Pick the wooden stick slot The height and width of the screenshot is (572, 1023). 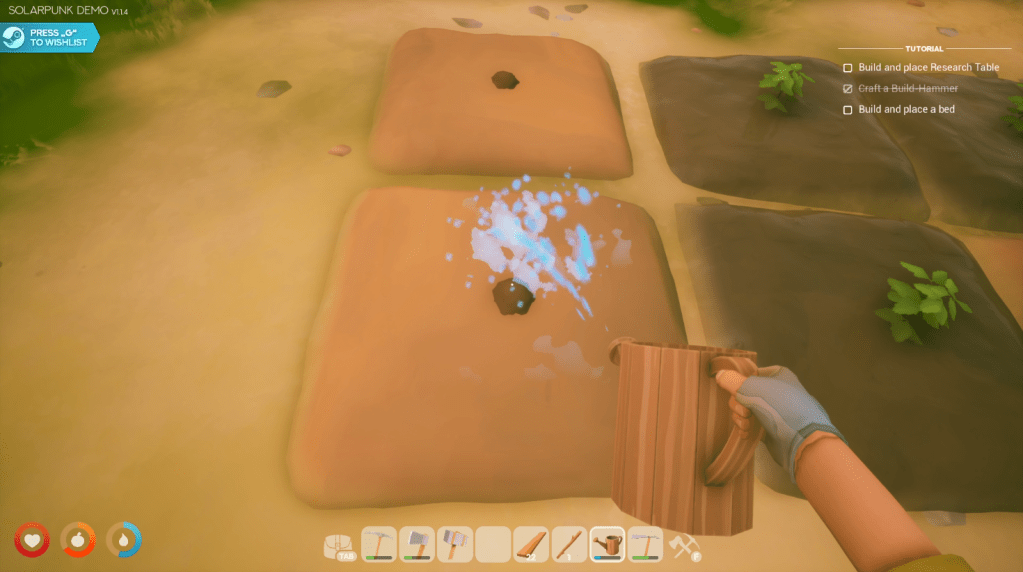[570, 544]
